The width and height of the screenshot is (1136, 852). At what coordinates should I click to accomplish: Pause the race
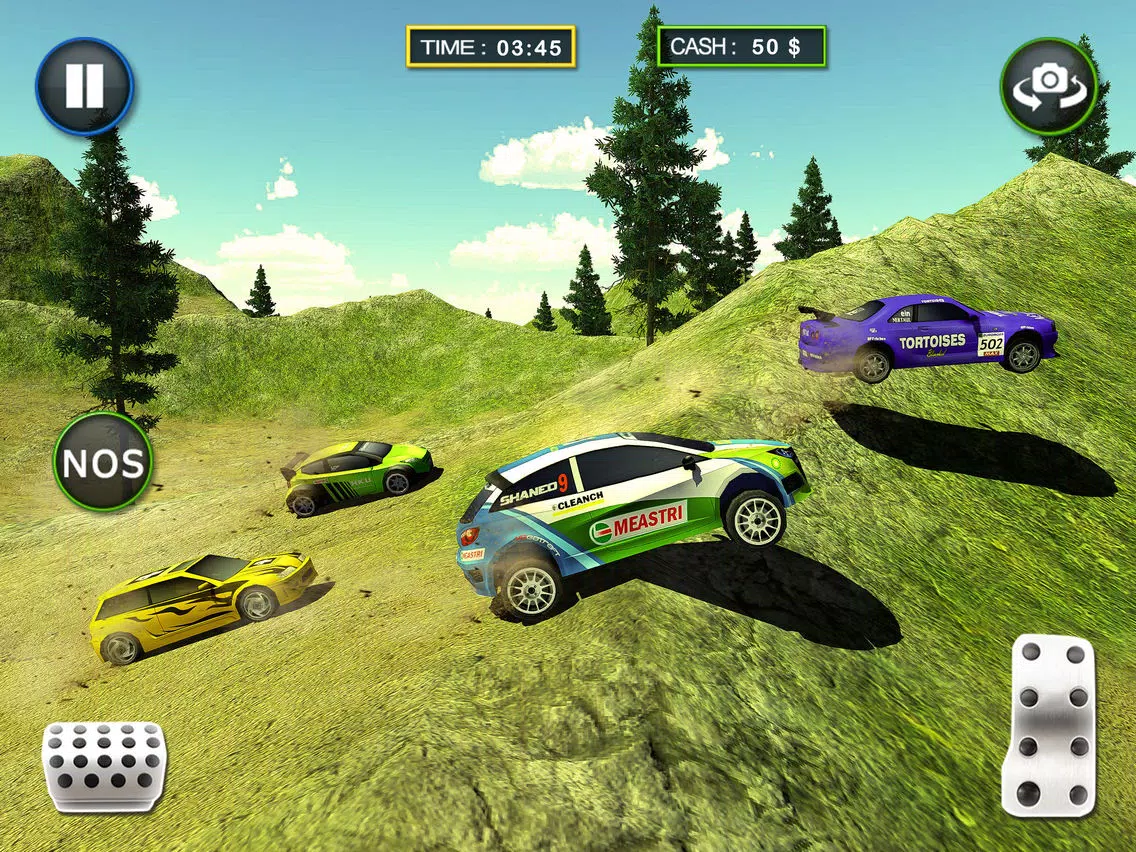[84, 87]
